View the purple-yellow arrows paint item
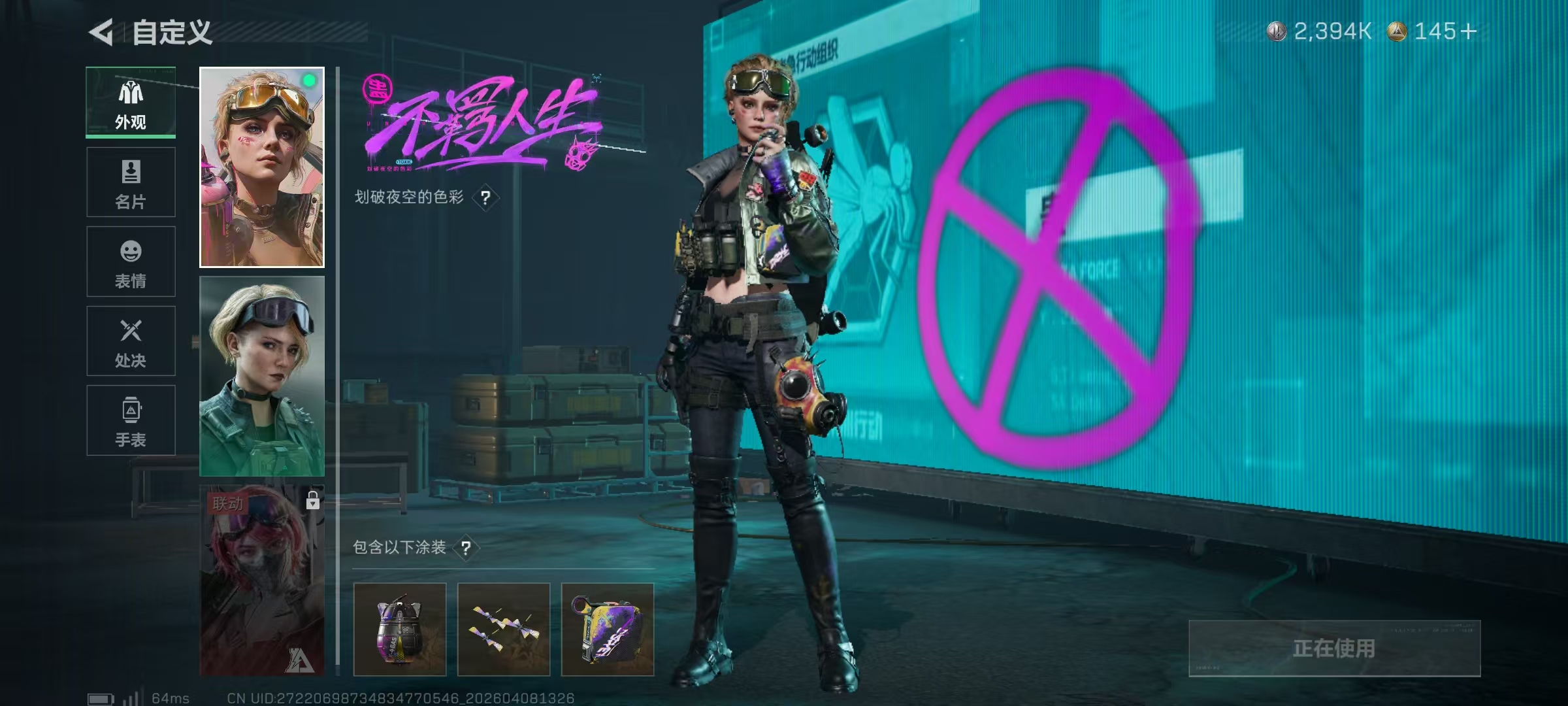Viewport: 1568px width, 706px height. [x=504, y=630]
